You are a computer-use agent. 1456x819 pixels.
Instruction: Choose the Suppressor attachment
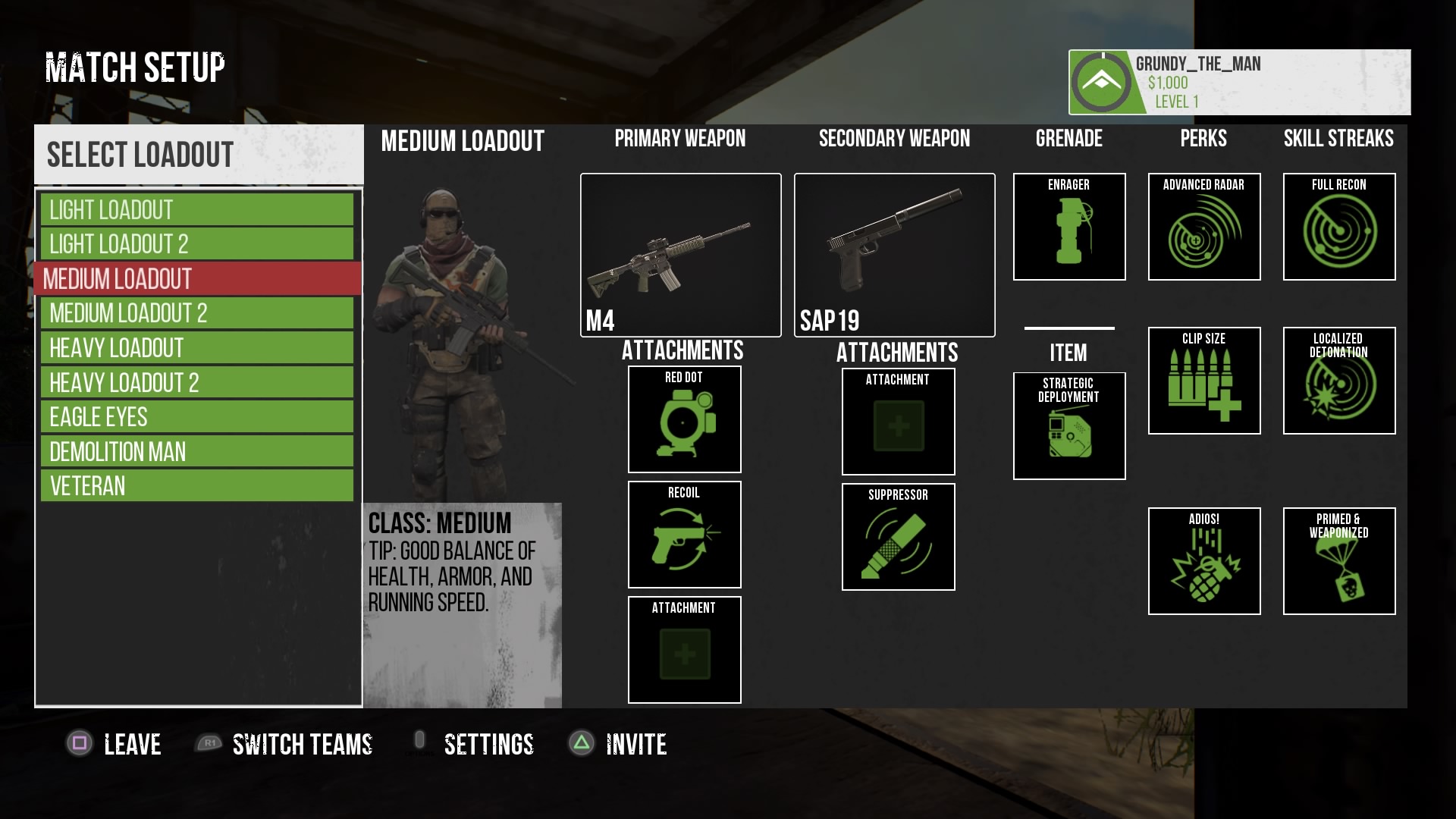898,537
